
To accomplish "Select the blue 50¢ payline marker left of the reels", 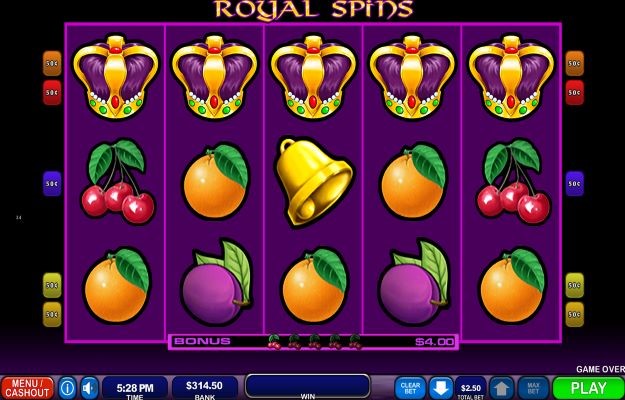I will point(52,184).
